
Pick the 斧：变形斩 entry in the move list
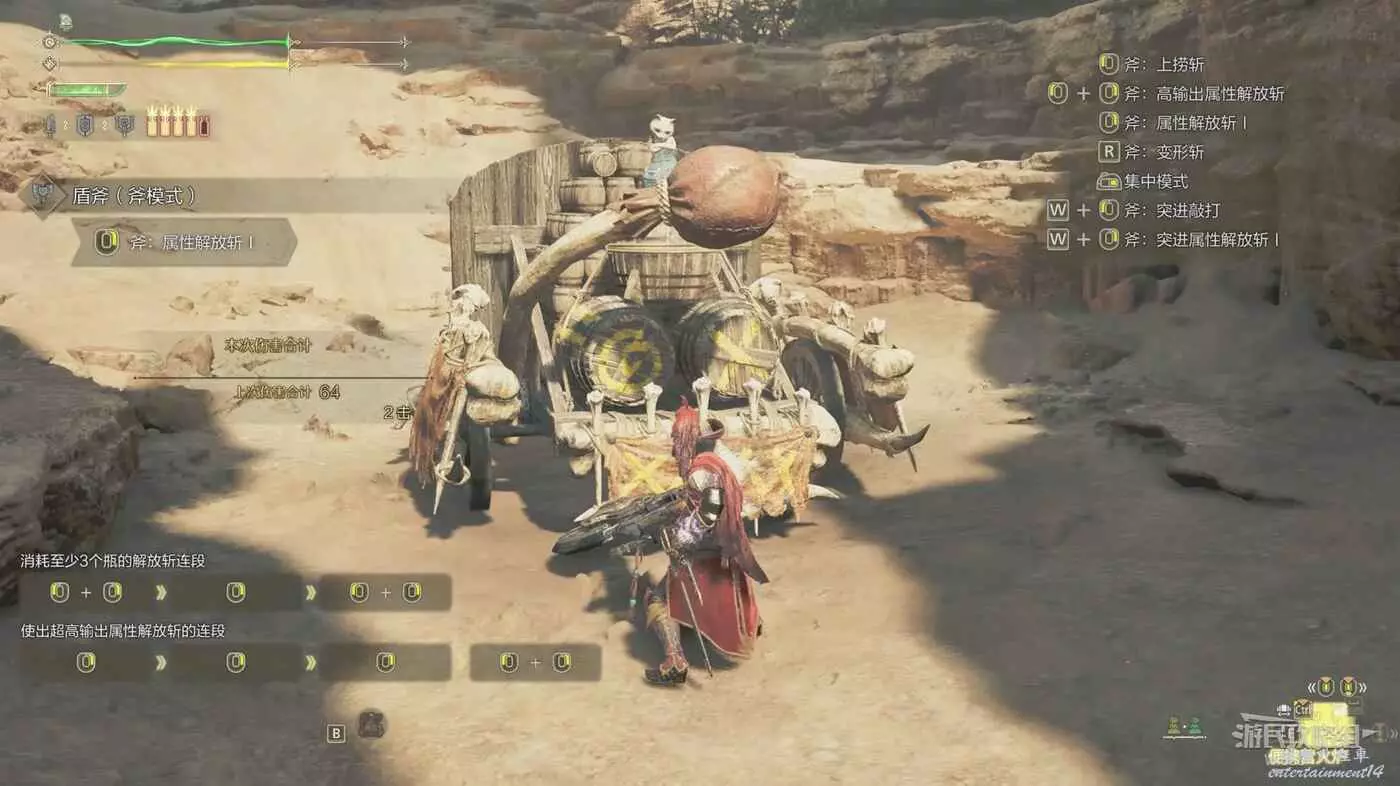(1164, 153)
